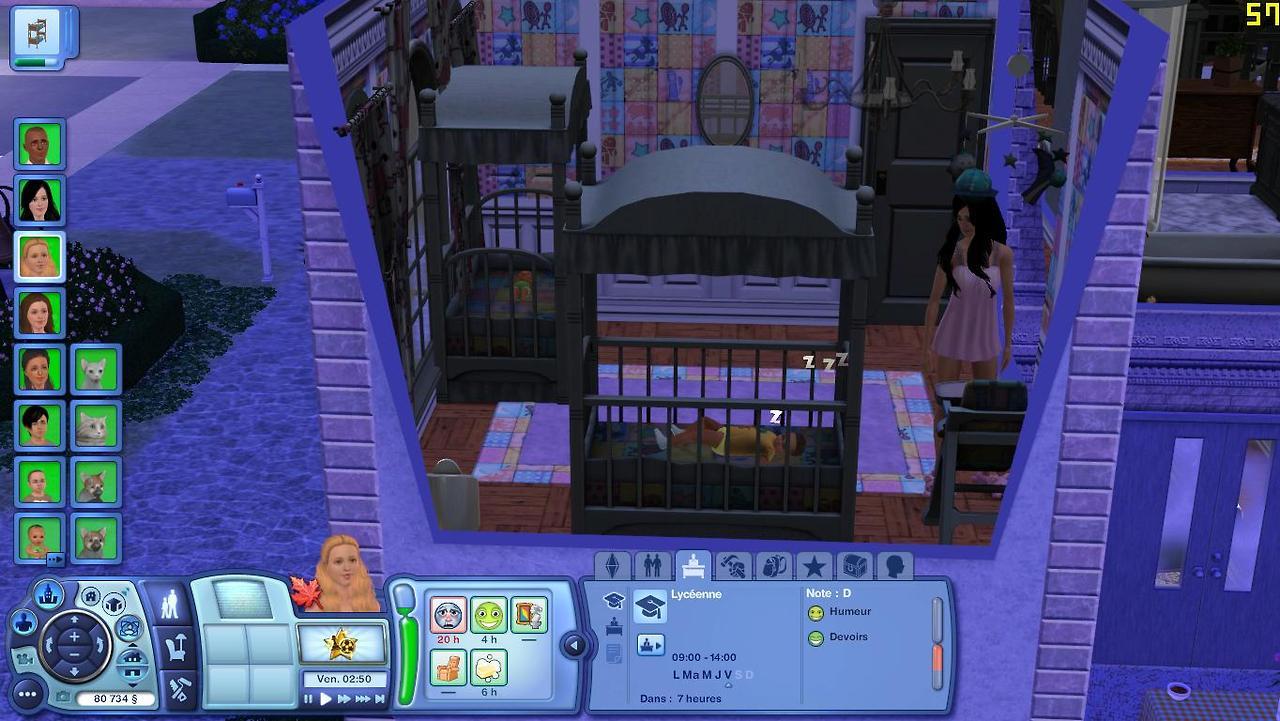This screenshot has width=1280, height=721.
Task: Set game speed to triple fast-forward
Action: point(363,699)
